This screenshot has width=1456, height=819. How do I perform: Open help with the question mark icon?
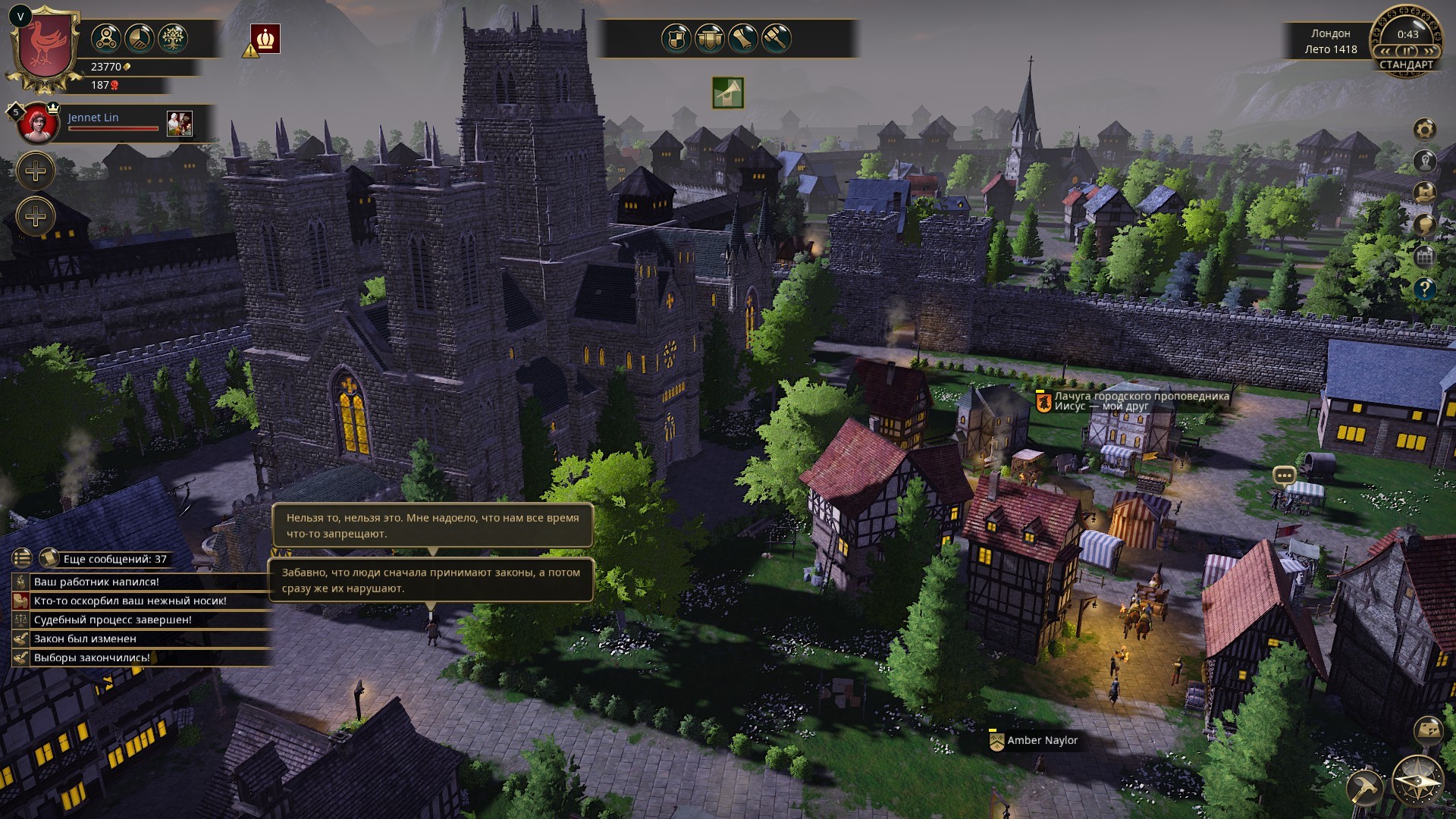1425,288
